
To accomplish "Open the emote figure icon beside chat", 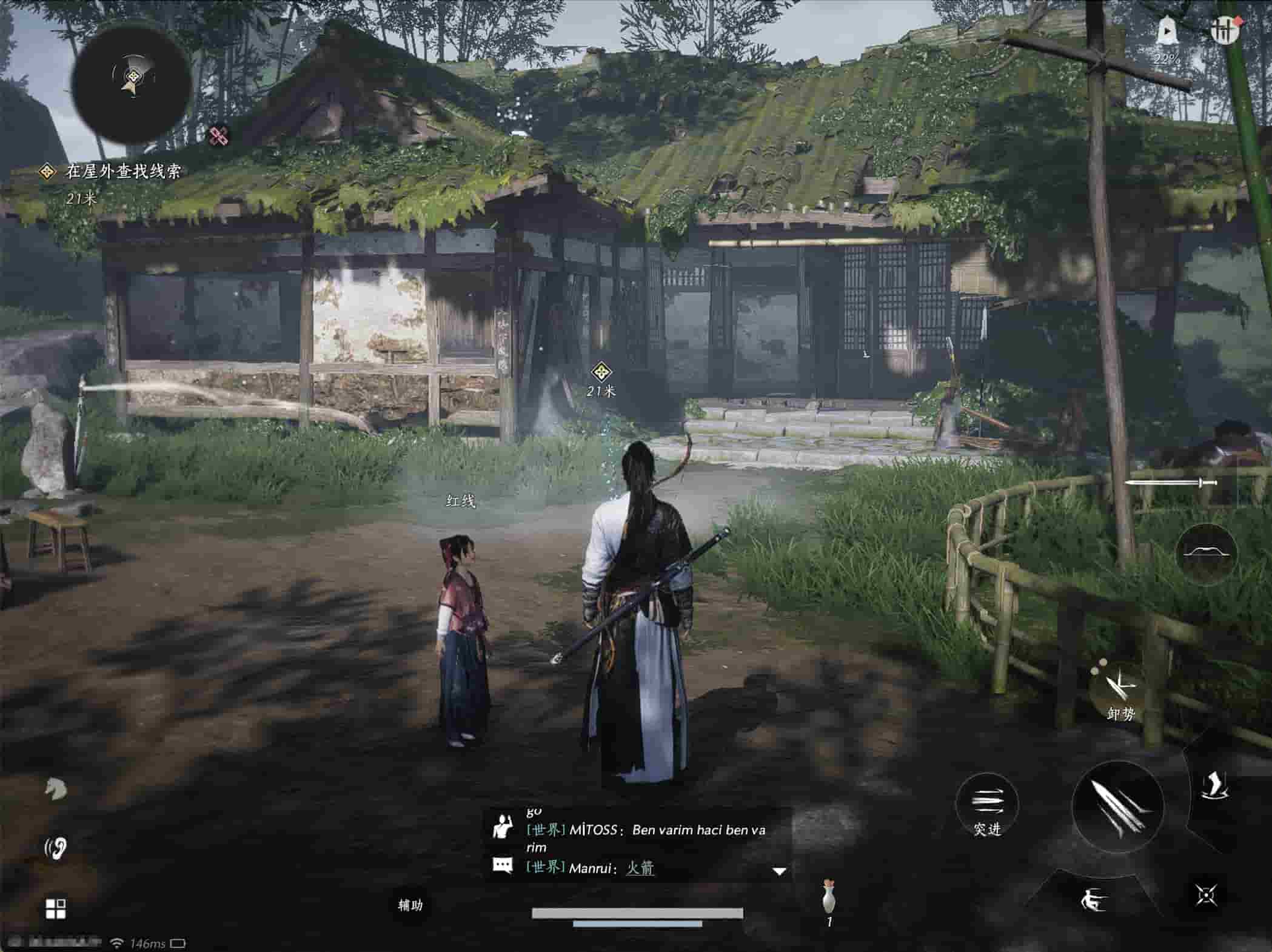I will [503, 826].
